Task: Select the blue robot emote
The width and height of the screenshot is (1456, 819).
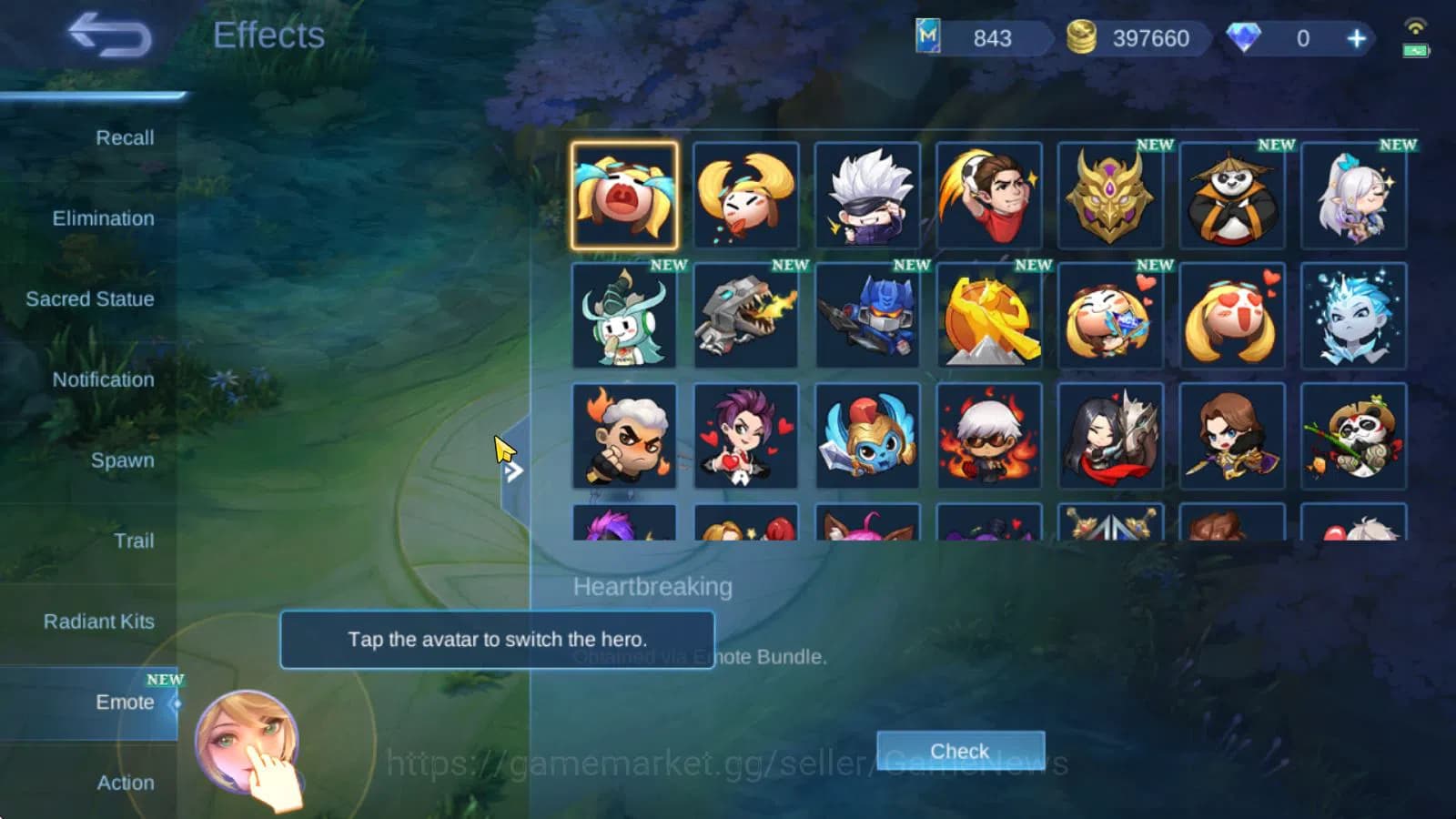Action: [x=866, y=316]
